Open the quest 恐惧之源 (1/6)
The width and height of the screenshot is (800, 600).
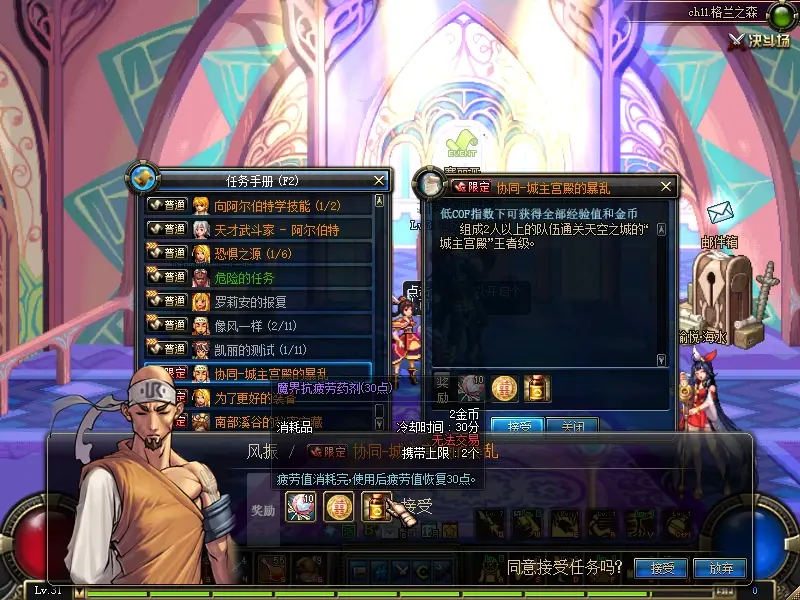pyautogui.click(x=255, y=253)
